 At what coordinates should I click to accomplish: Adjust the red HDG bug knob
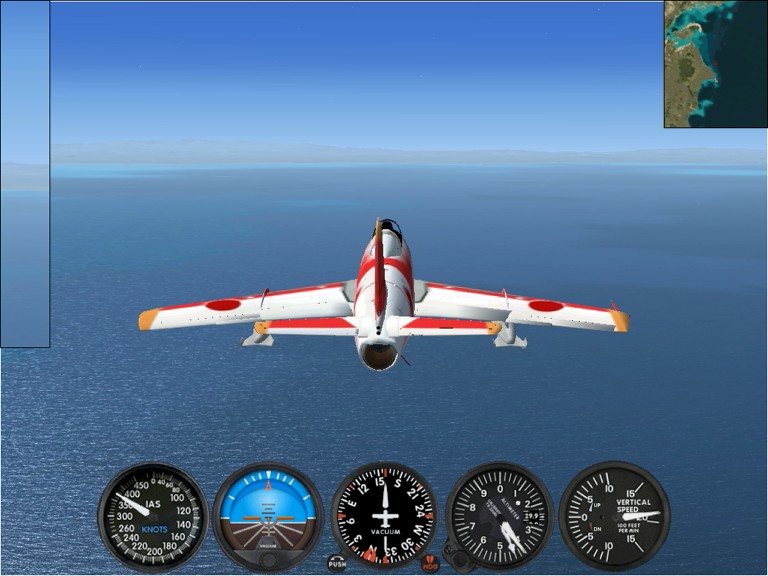coord(430,563)
